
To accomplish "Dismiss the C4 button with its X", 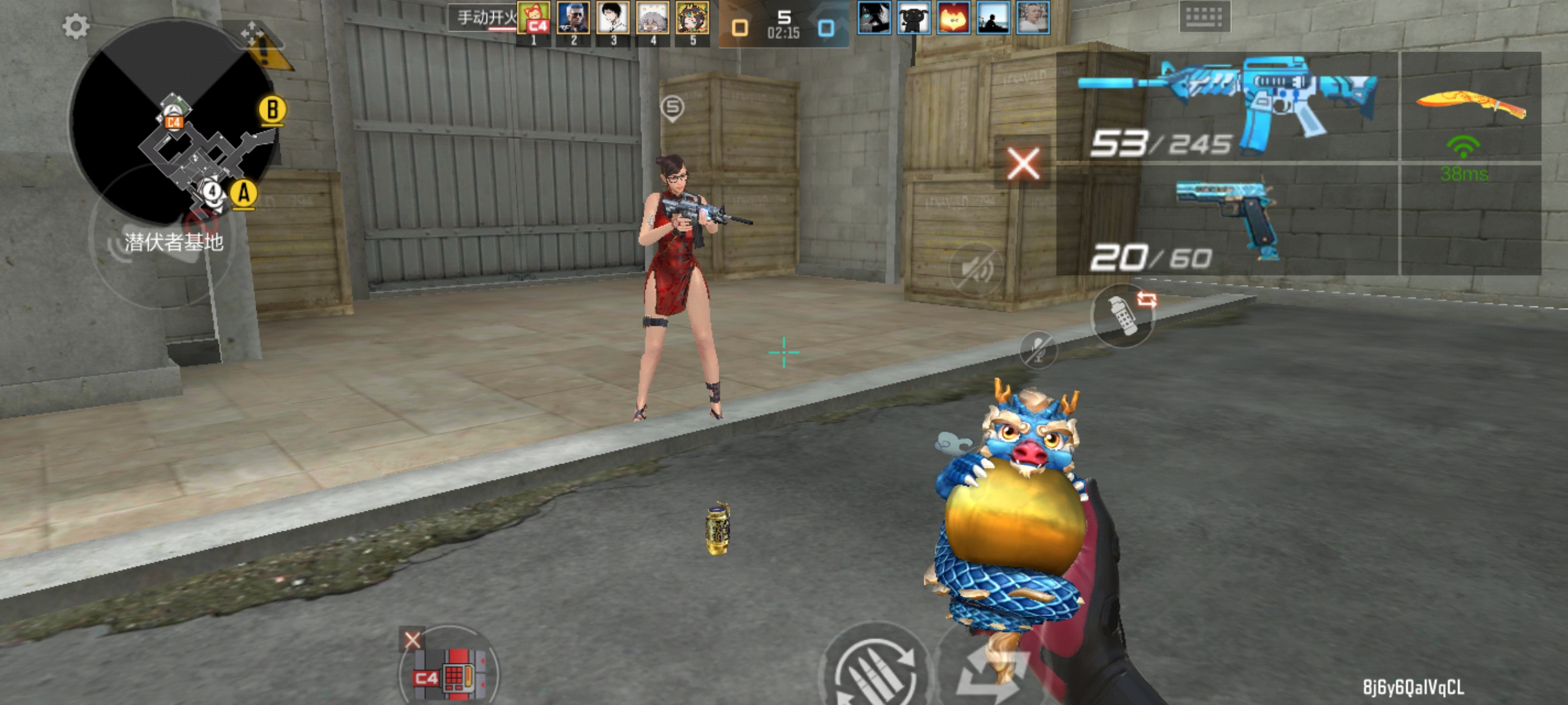I will click(412, 640).
